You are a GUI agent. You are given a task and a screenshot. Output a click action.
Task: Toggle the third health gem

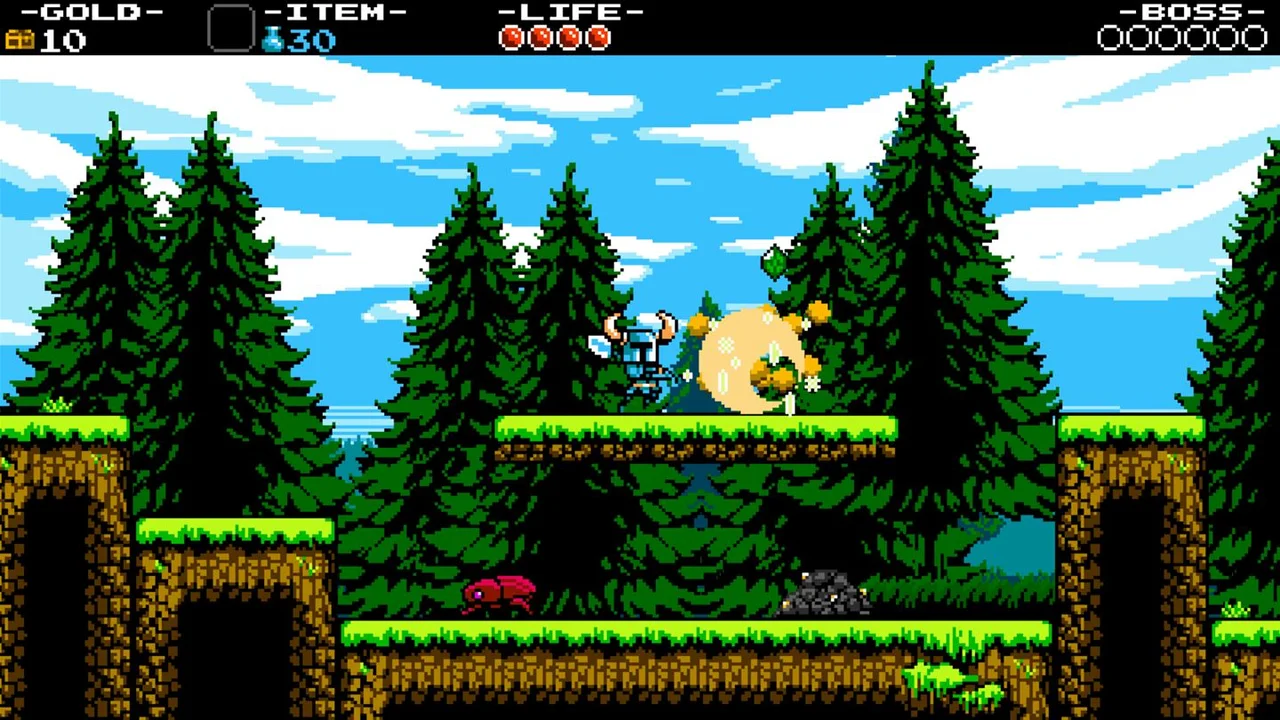click(568, 38)
